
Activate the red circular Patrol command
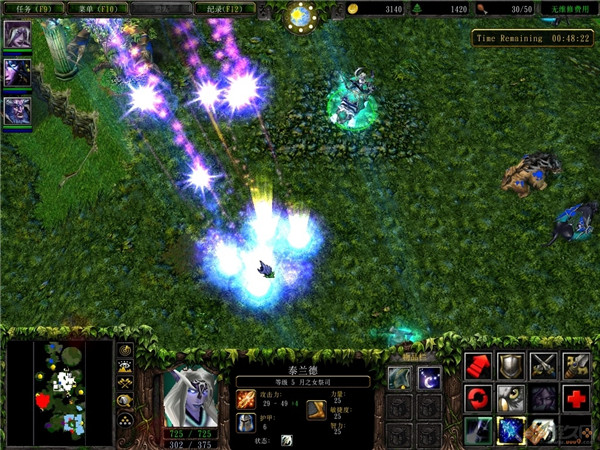pyautogui.click(x=479, y=398)
